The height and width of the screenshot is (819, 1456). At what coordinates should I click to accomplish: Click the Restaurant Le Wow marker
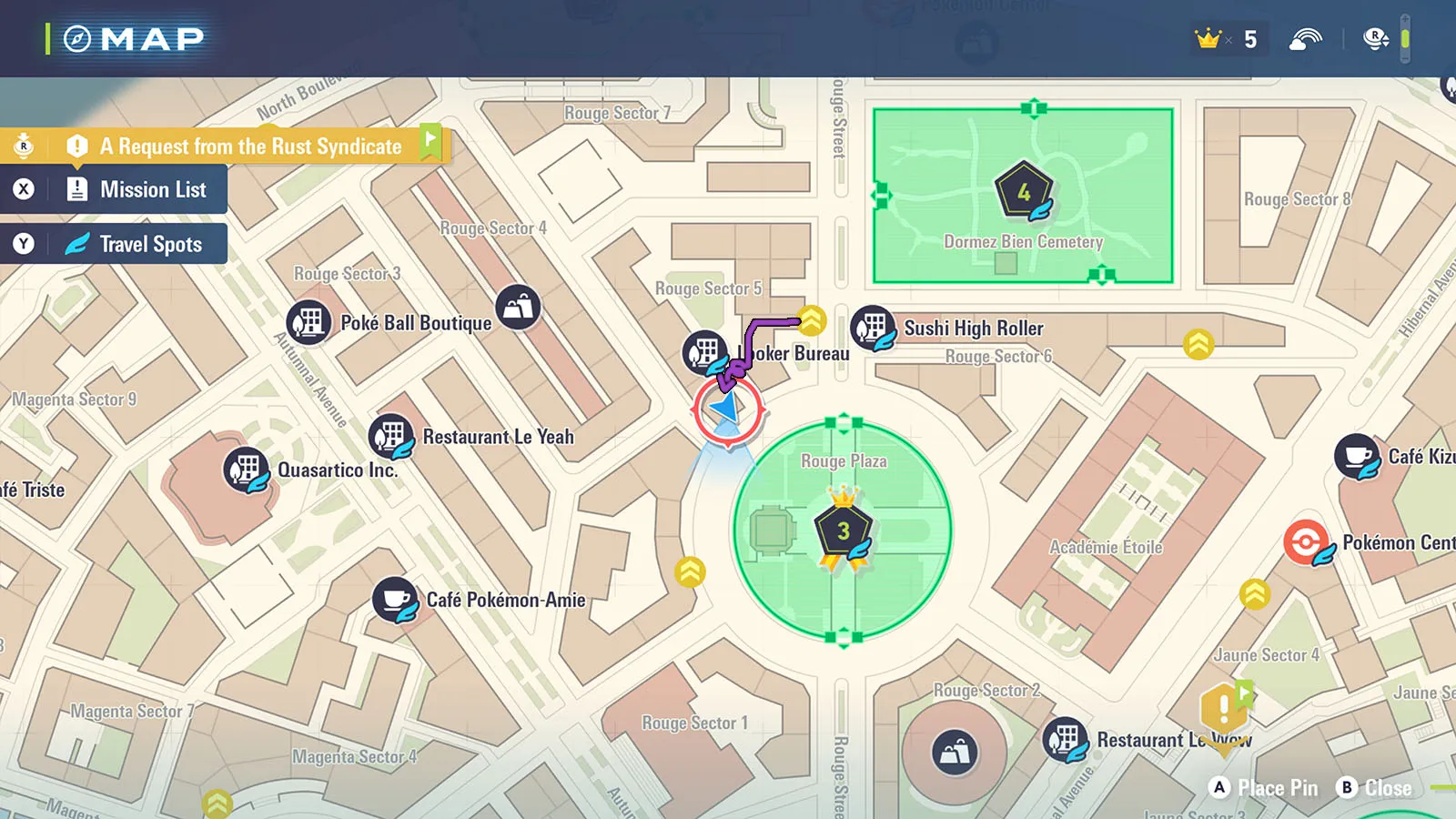pyautogui.click(x=1066, y=739)
